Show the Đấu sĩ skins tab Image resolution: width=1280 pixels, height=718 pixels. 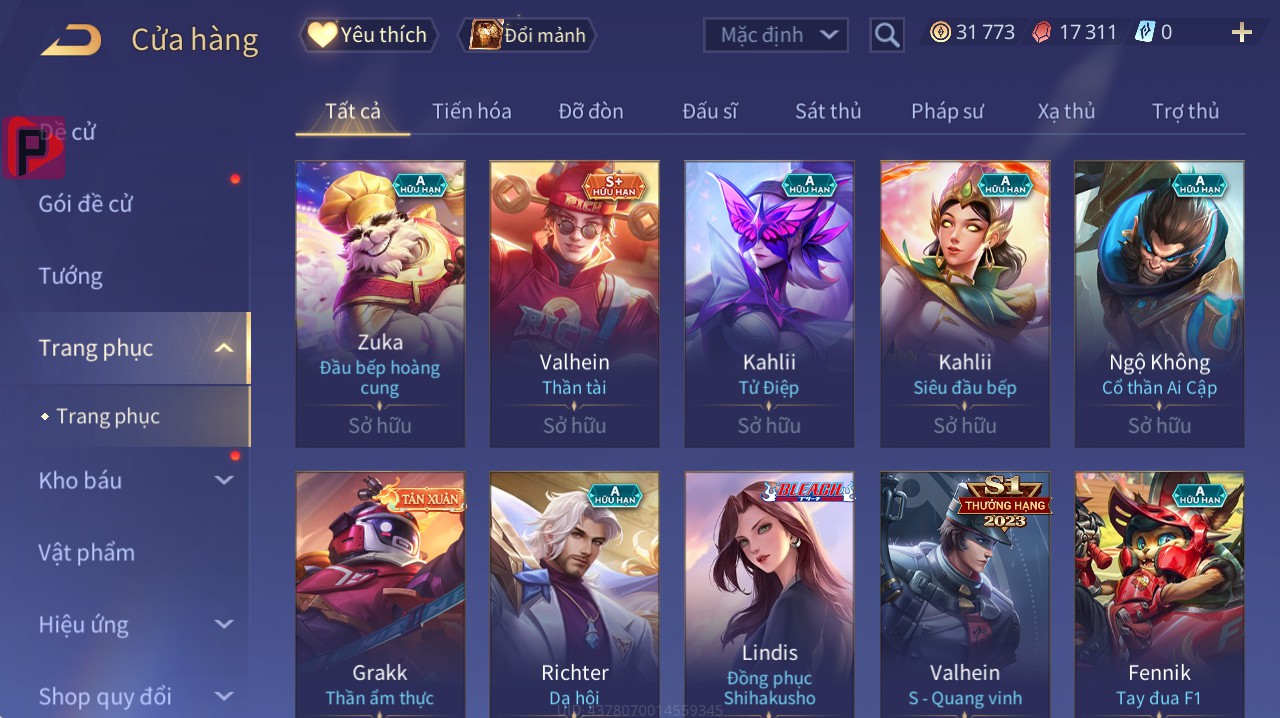(x=710, y=111)
